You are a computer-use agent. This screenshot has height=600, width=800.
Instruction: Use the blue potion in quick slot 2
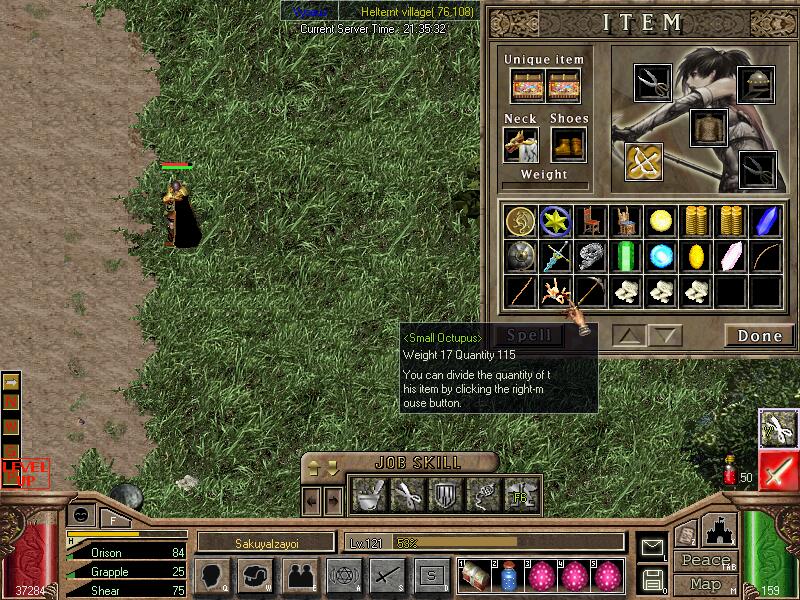509,576
